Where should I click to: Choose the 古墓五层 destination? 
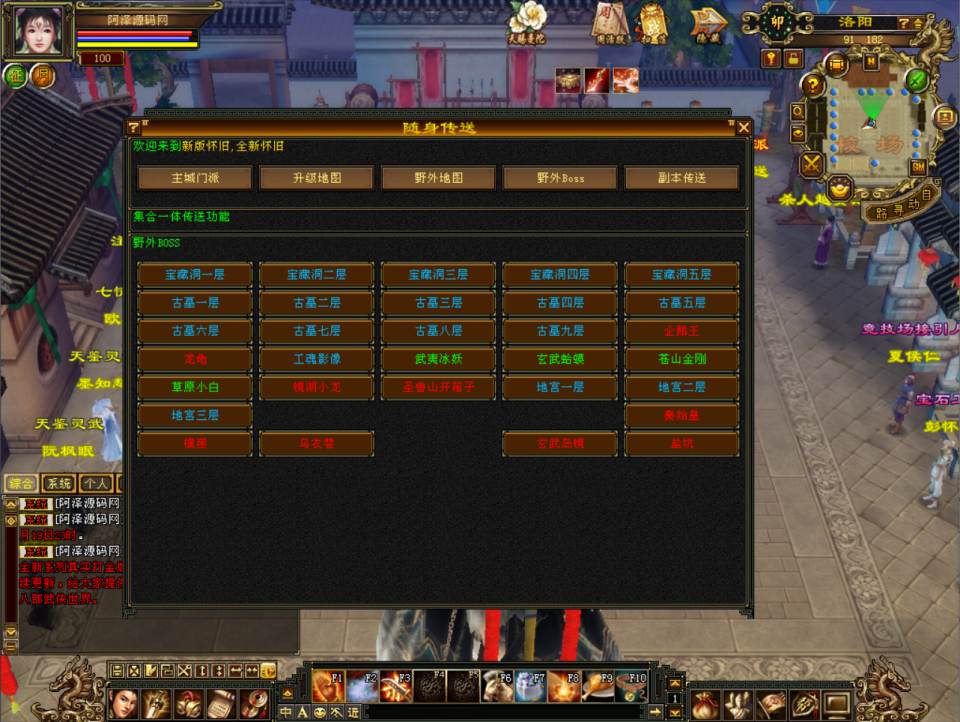682,302
